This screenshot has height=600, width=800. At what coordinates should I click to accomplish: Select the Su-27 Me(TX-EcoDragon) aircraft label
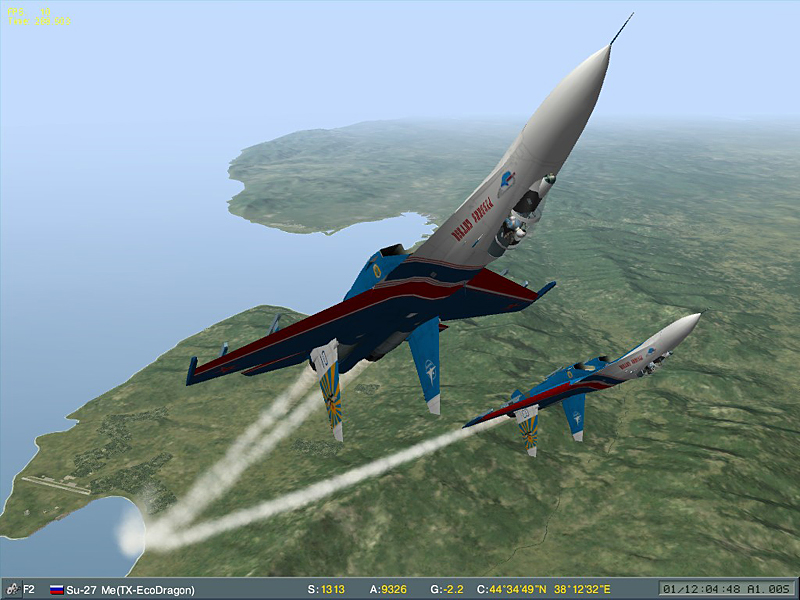130,590
